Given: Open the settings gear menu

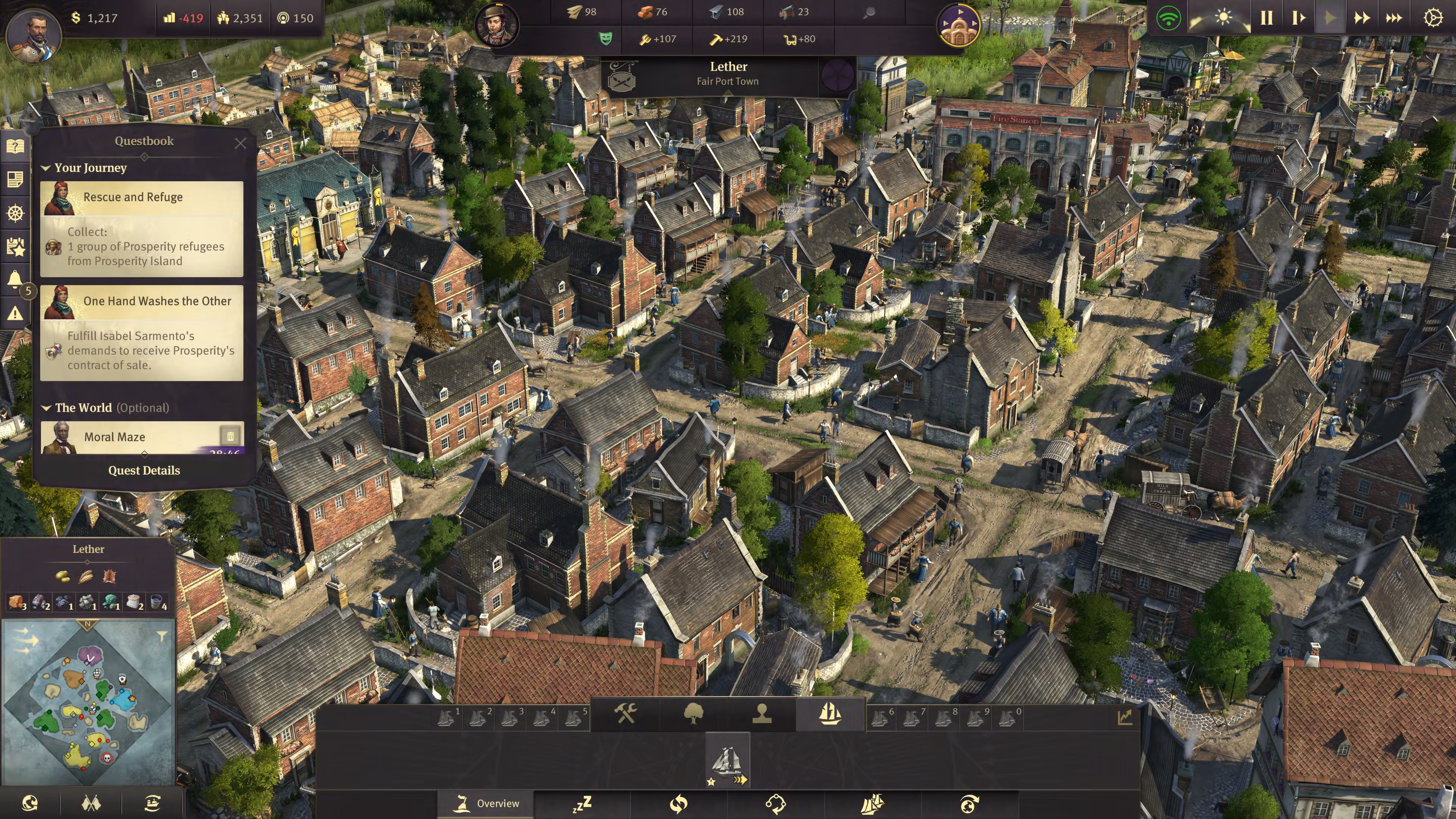Looking at the screenshot, I should click(1432, 18).
